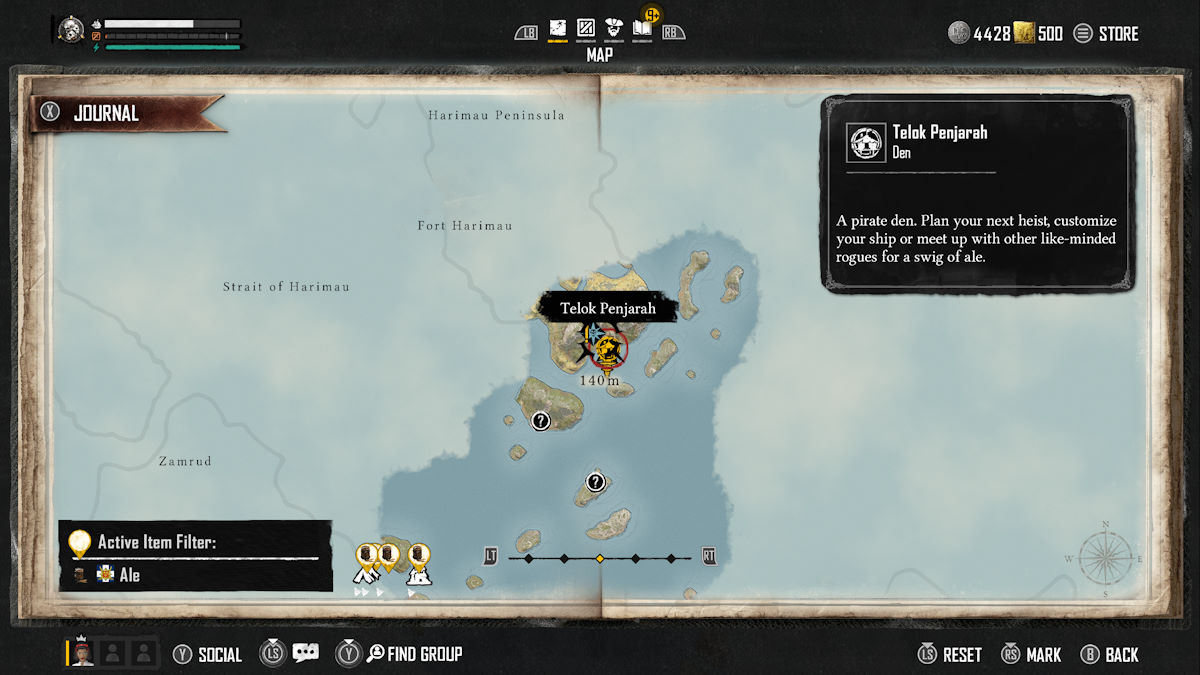Open the diagonal-striped square tab
The width and height of the screenshot is (1200, 675).
click(x=586, y=31)
